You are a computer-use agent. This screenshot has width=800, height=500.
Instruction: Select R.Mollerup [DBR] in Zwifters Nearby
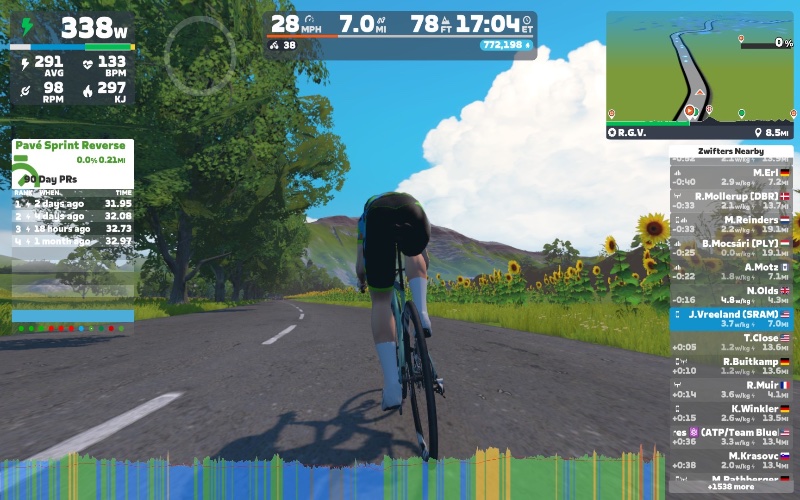point(731,201)
